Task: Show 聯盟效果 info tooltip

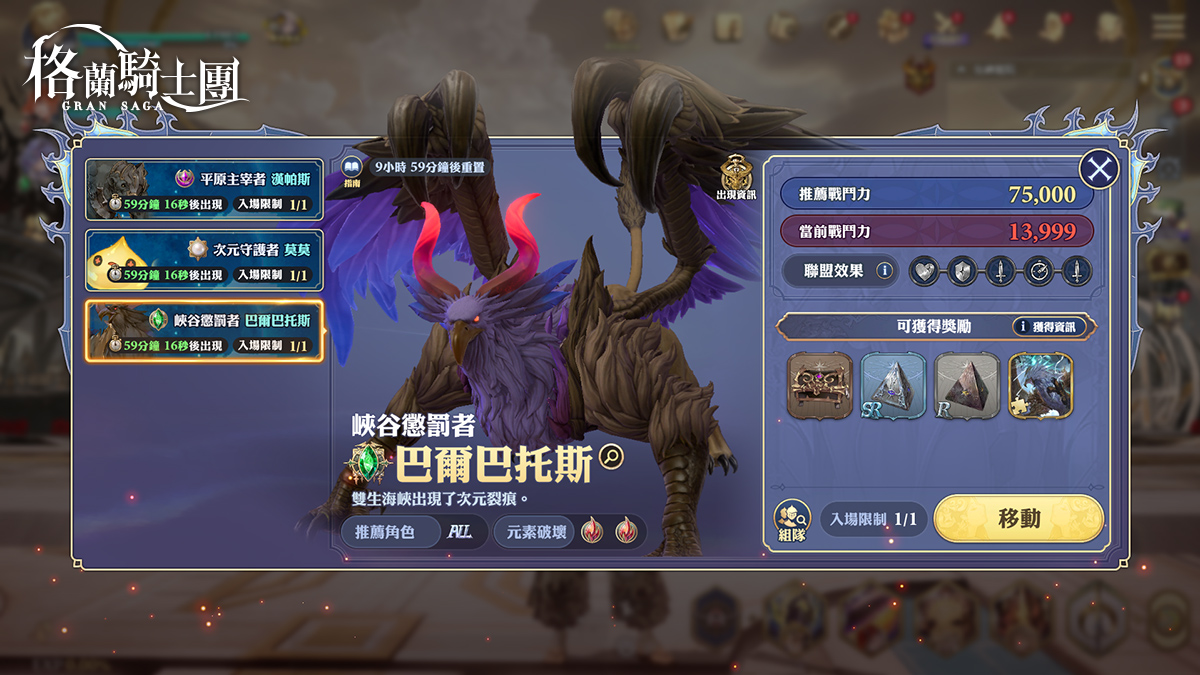Action: coord(884,270)
